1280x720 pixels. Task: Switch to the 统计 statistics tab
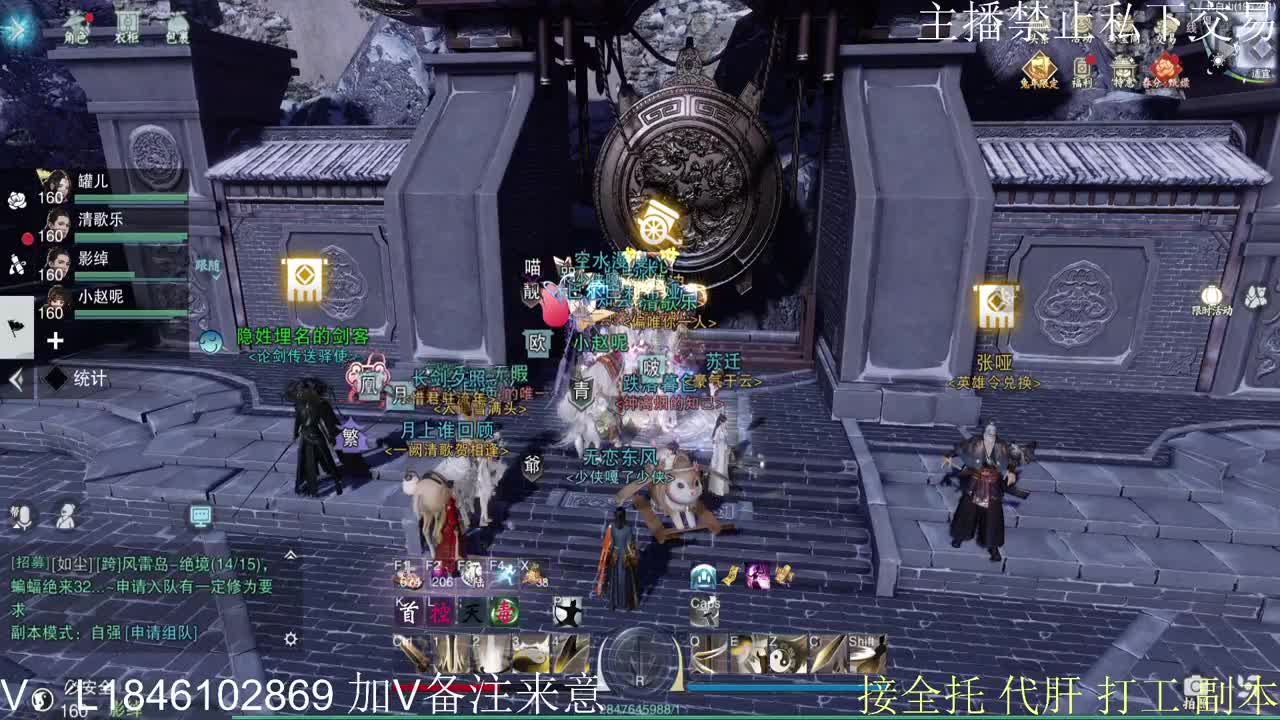click(x=87, y=376)
